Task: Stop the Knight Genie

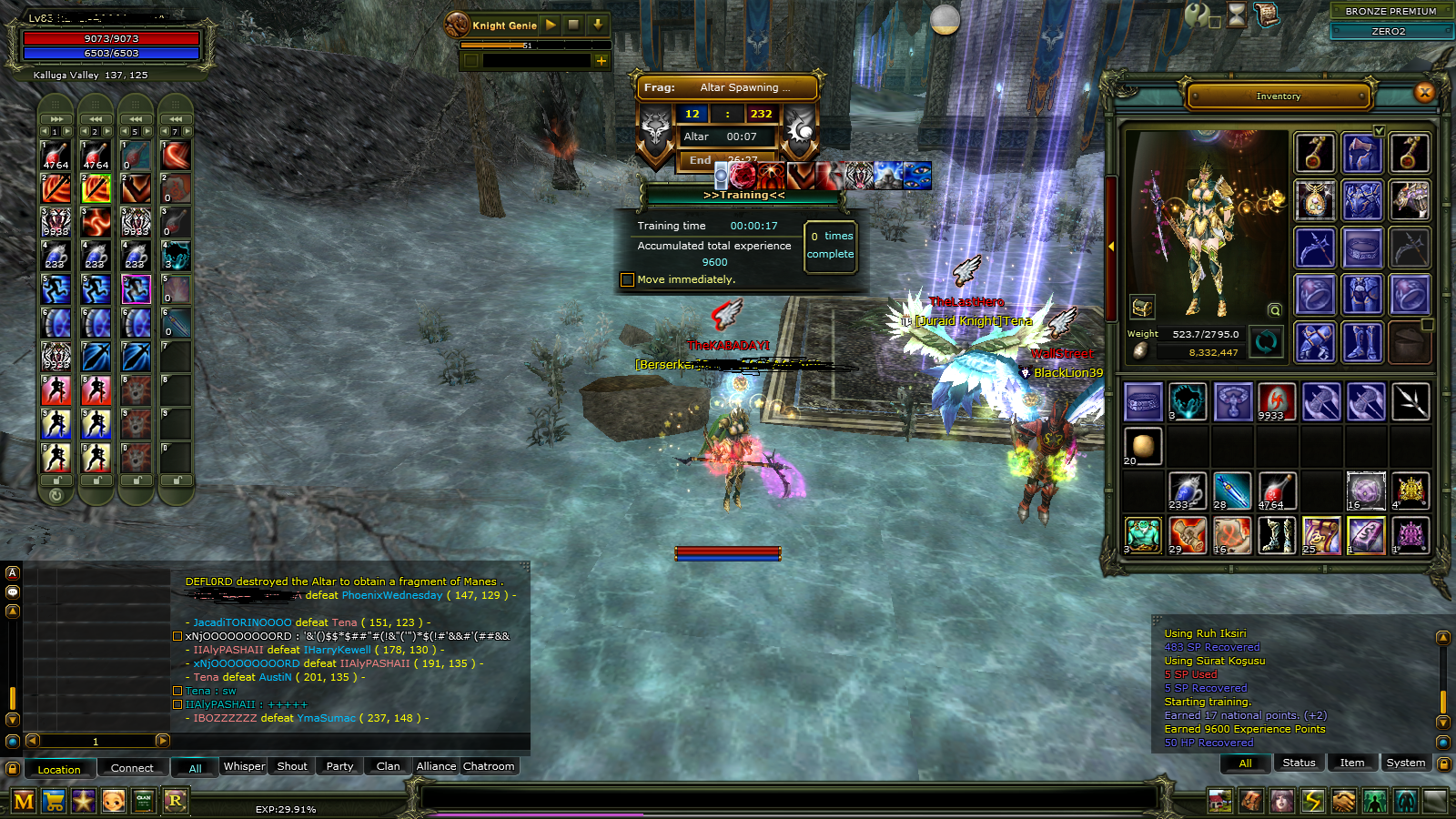Action: [573, 25]
